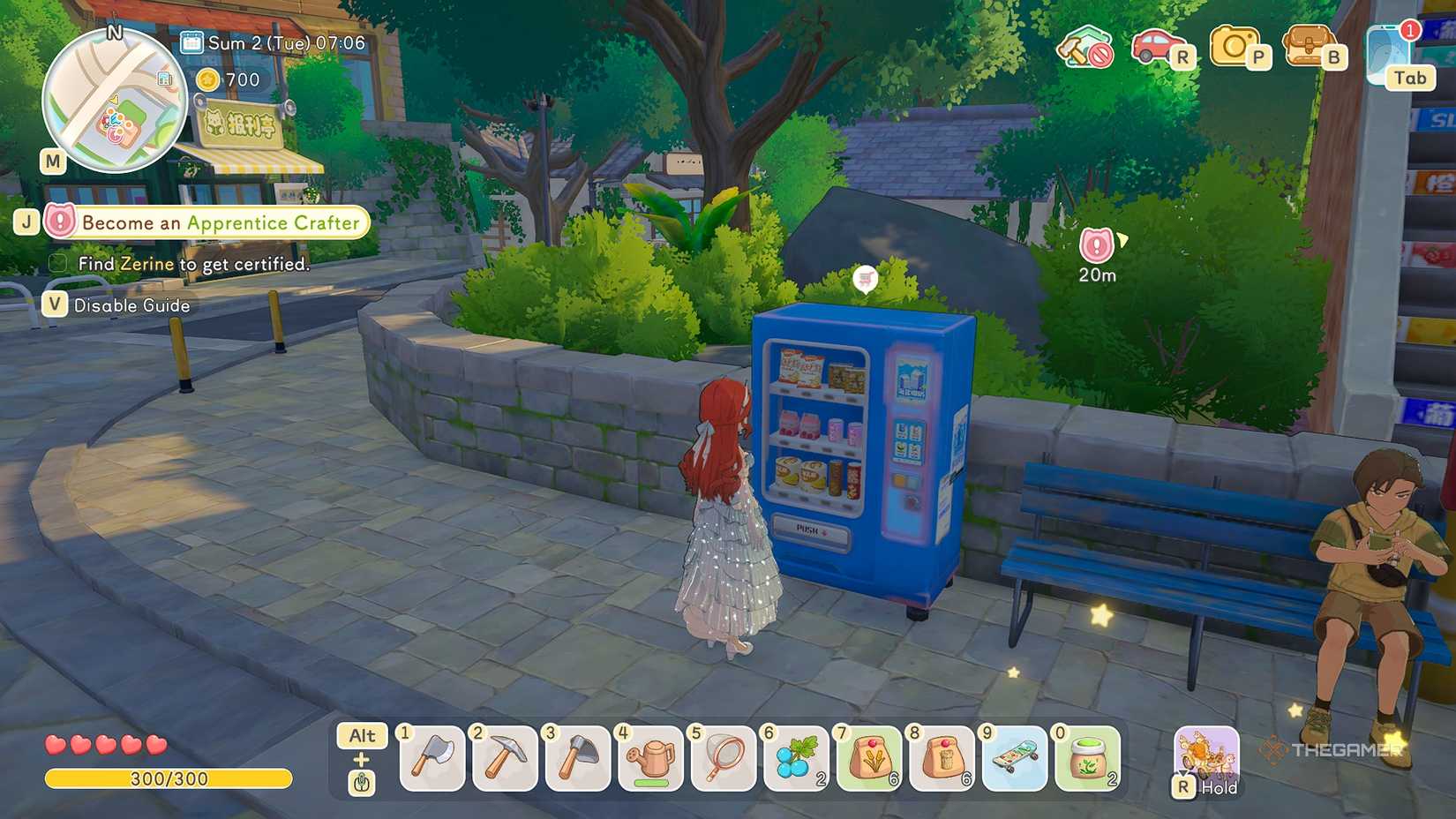
Task: Toggle the Alt hotbar modifier
Action: [363, 735]
